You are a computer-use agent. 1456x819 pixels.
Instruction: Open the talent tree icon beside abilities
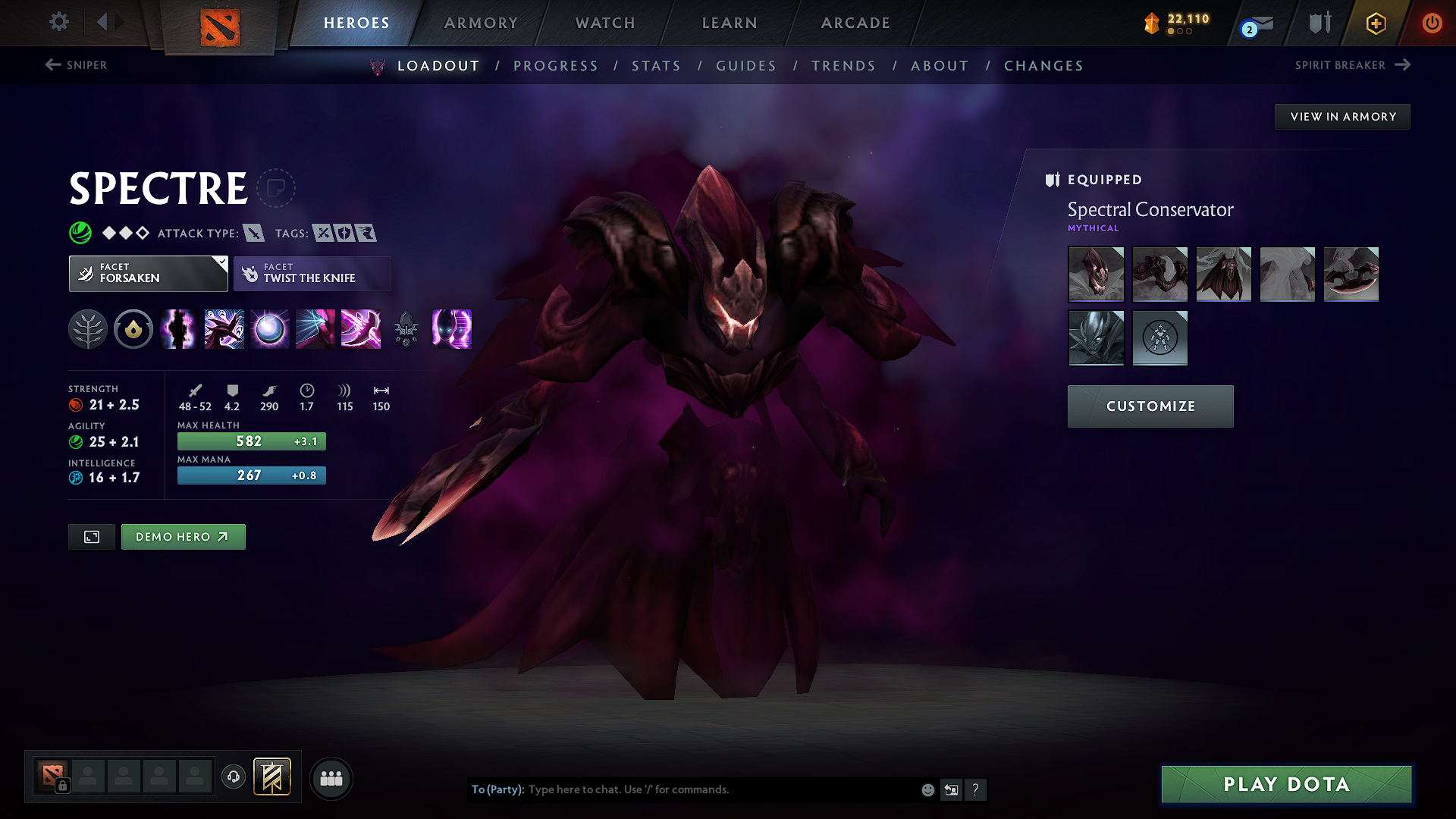(88, 329)
